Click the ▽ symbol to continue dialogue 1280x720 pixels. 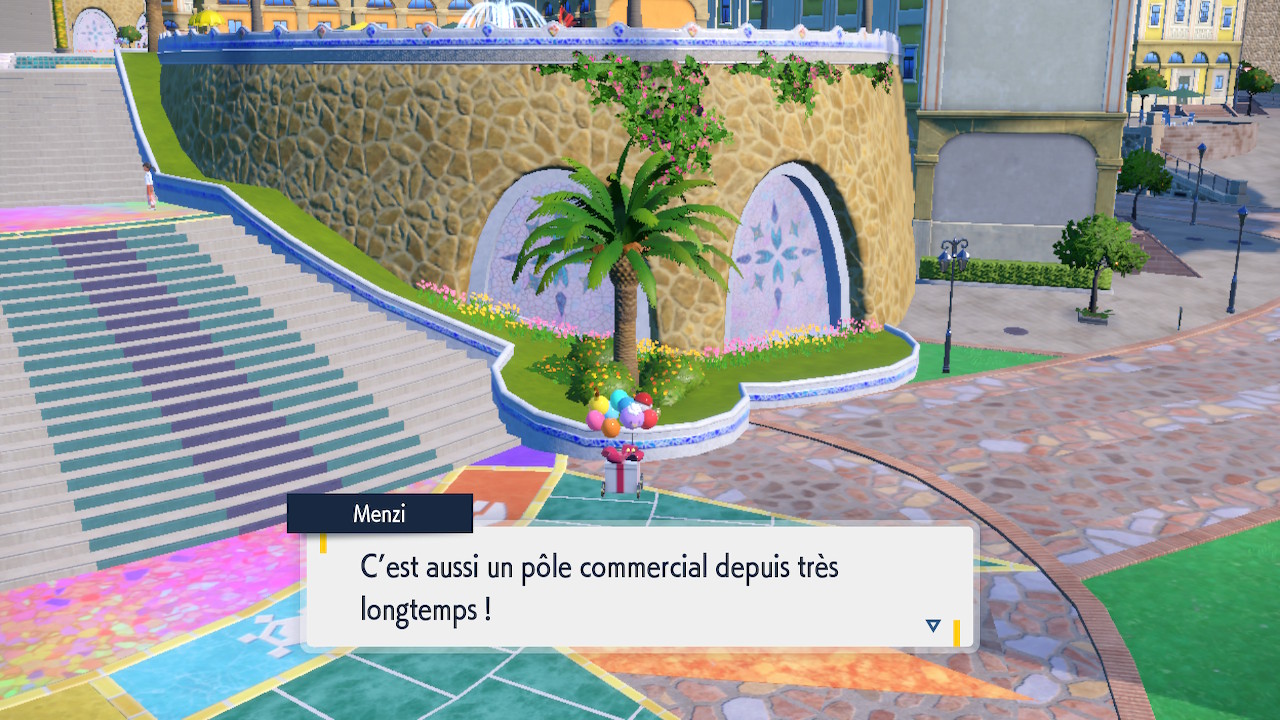(x=932, y=622)
